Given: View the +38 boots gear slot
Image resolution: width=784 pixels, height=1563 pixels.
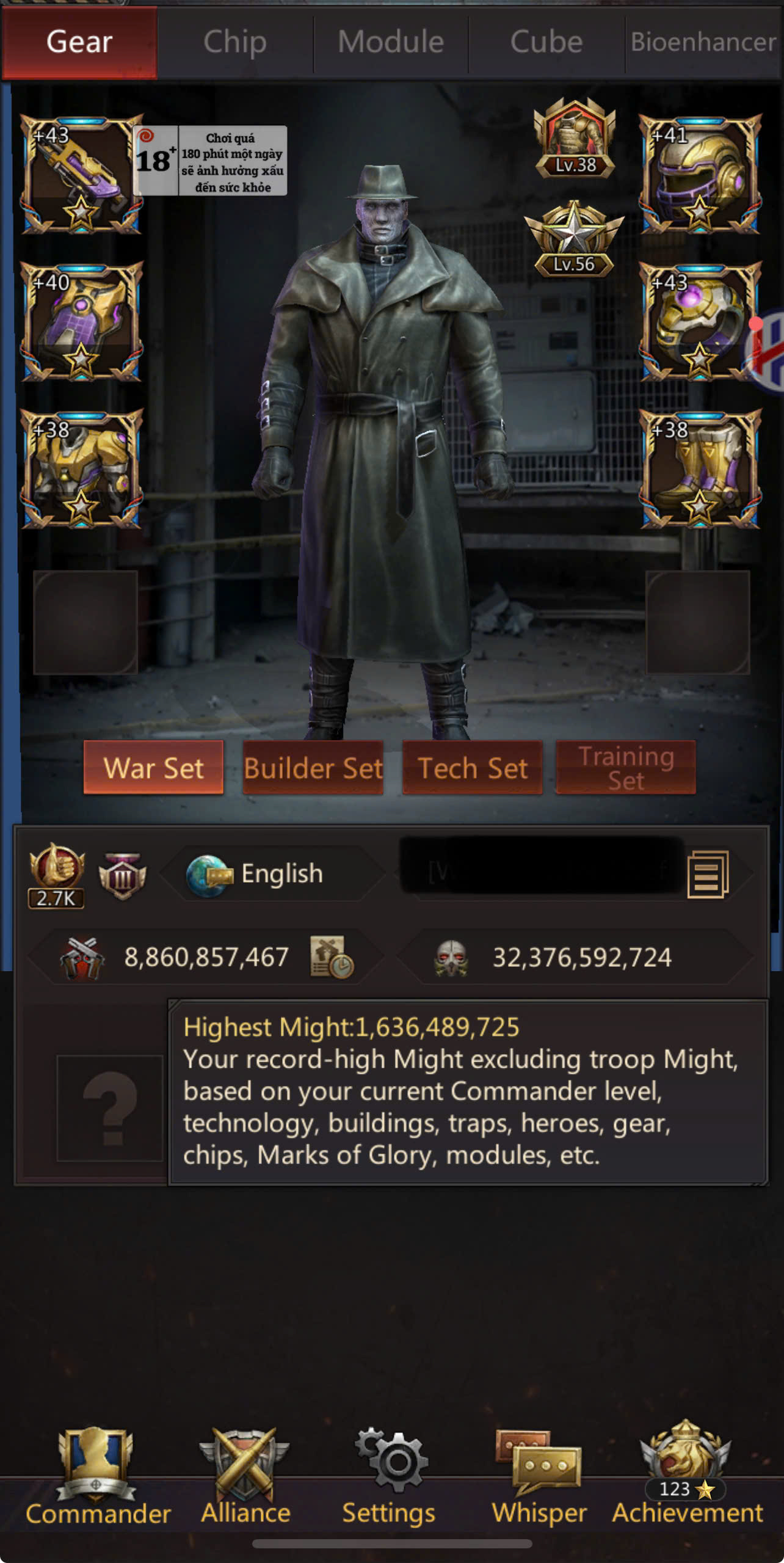Looking at the screenshot, I should (700, 469).
